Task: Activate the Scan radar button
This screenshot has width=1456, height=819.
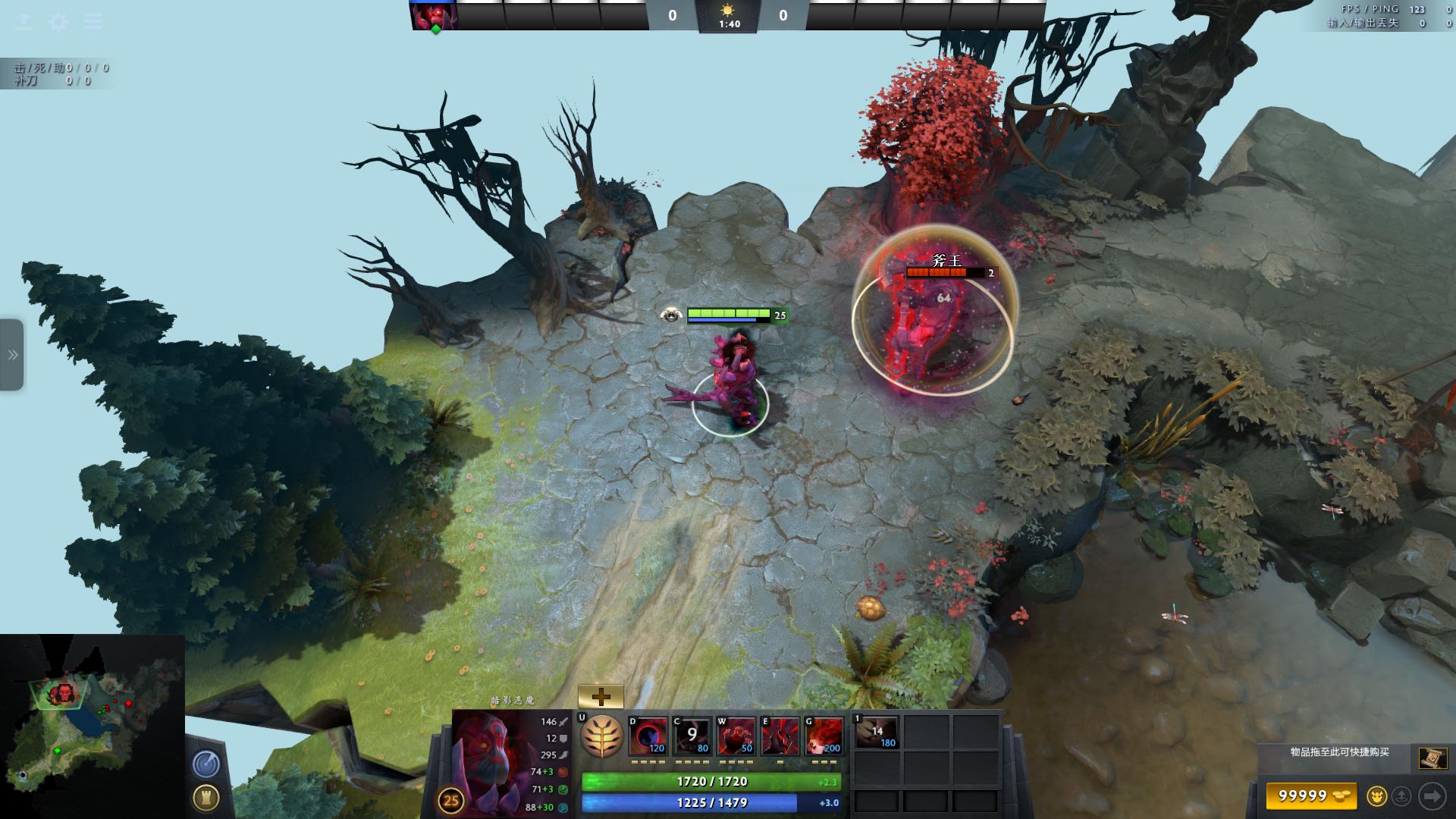Action: tap(206, 764)
